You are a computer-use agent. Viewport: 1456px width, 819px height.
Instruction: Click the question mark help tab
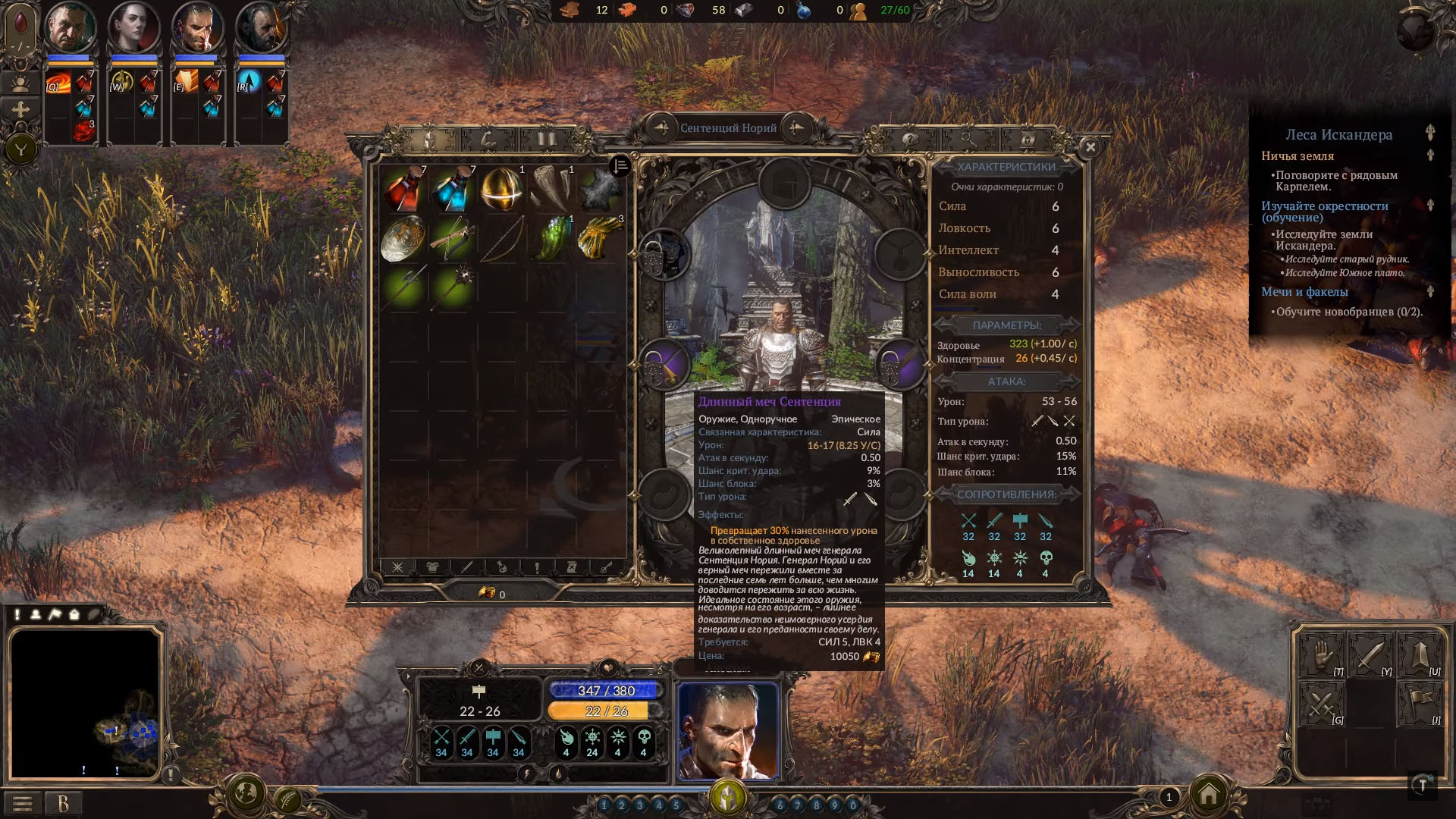click(x=909, y=140)
